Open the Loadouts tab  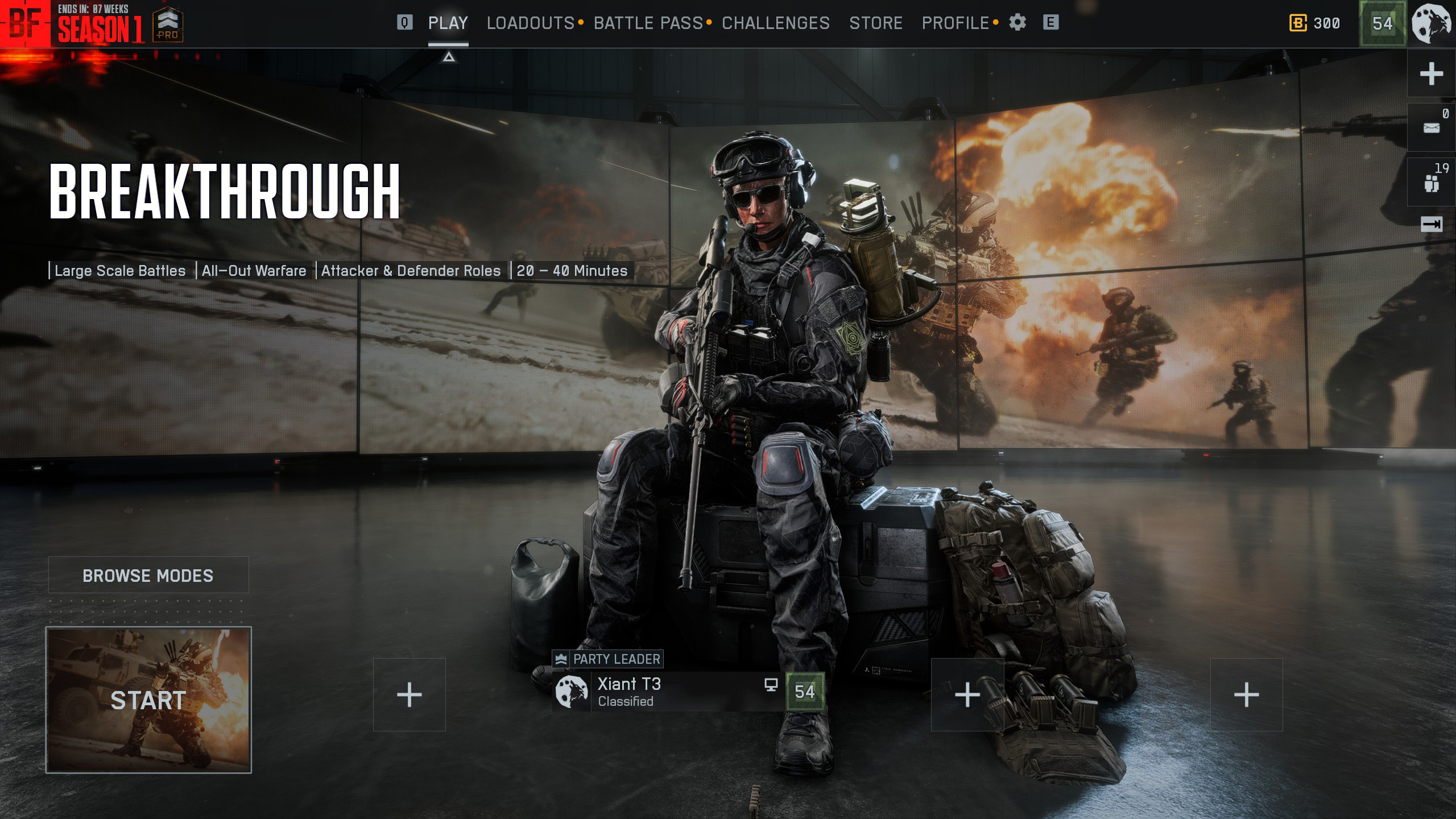pos(530,23)
